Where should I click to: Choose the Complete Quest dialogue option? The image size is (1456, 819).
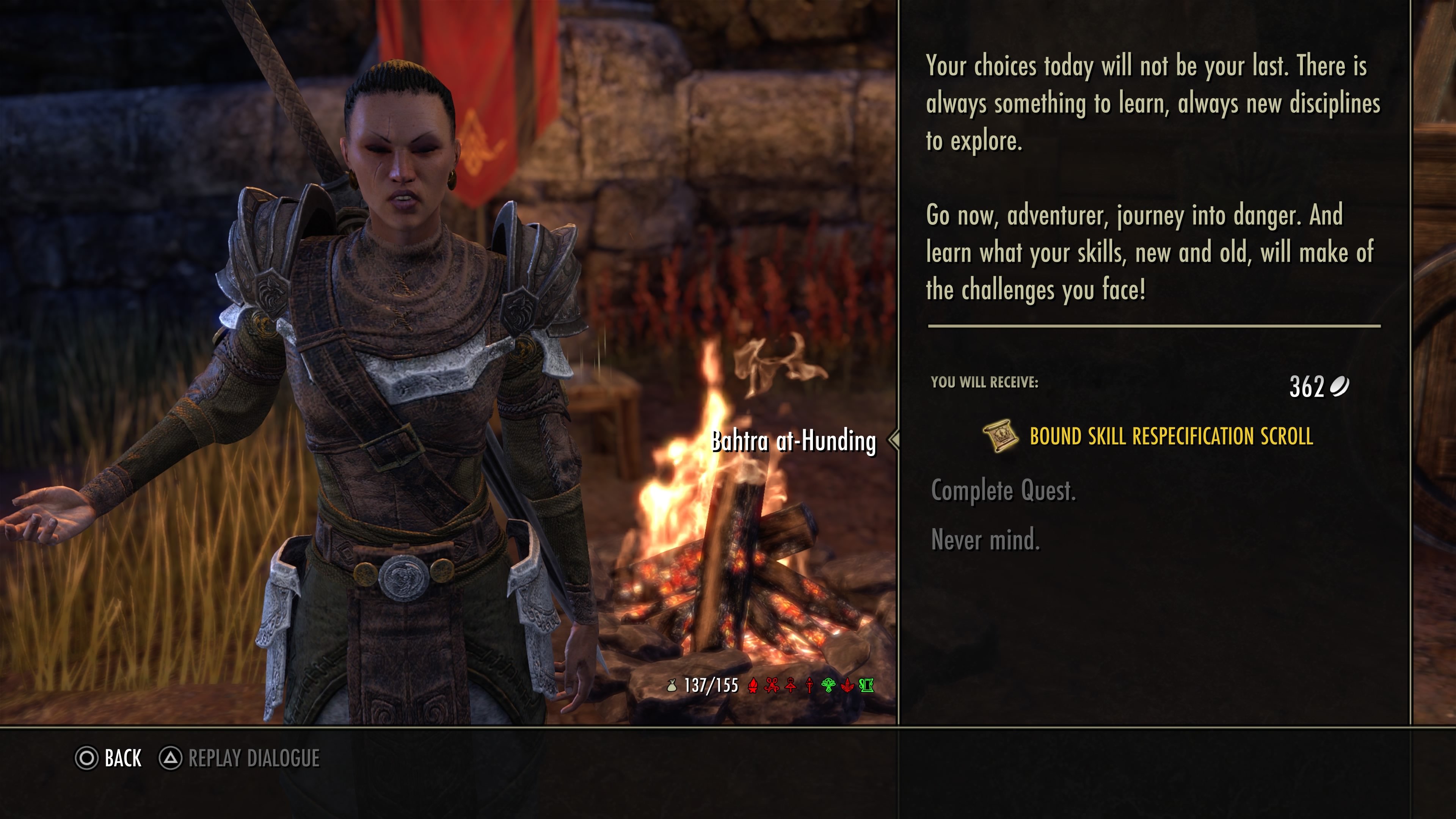1003,491
